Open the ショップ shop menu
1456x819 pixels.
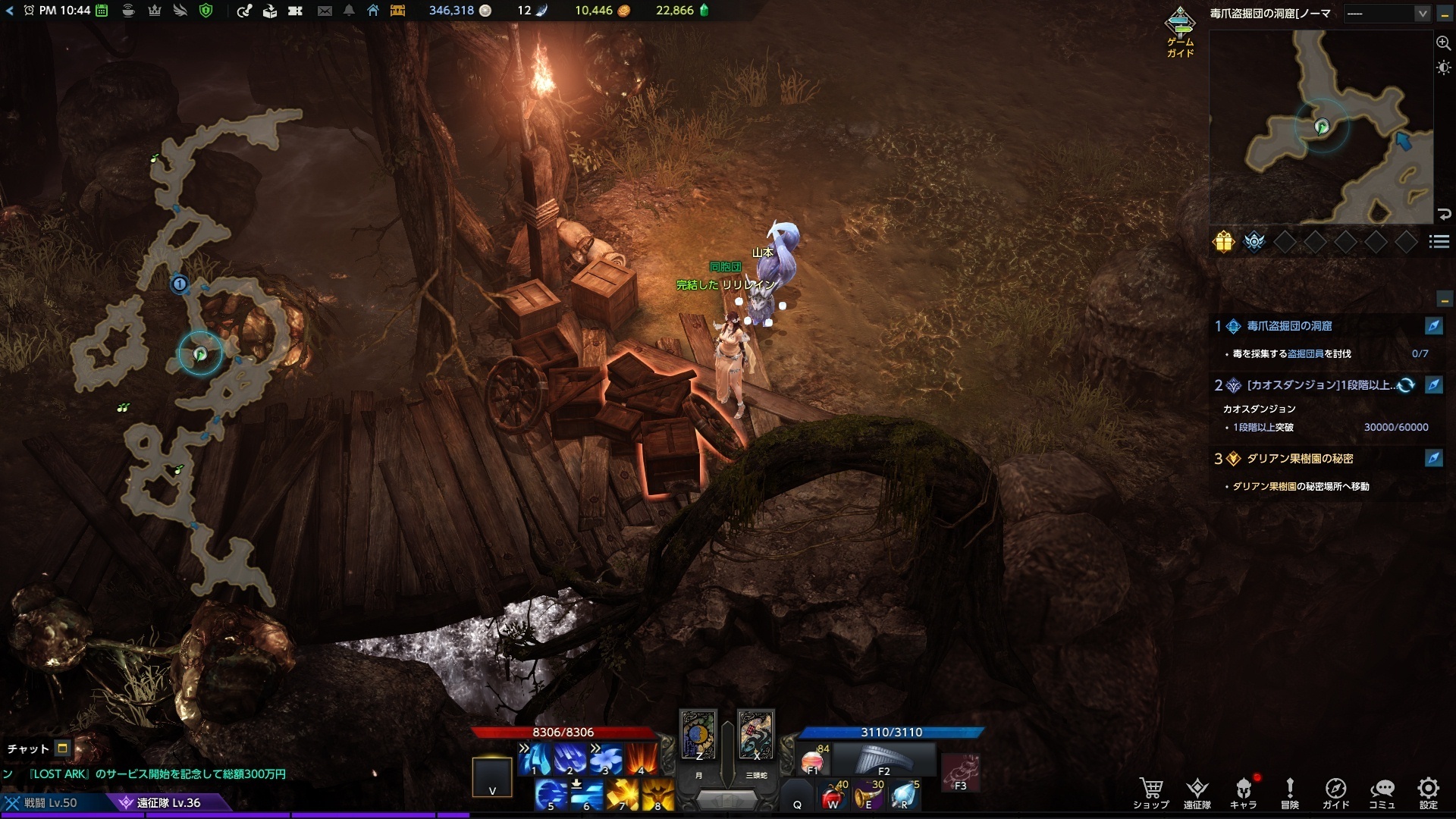point(1150,792)
